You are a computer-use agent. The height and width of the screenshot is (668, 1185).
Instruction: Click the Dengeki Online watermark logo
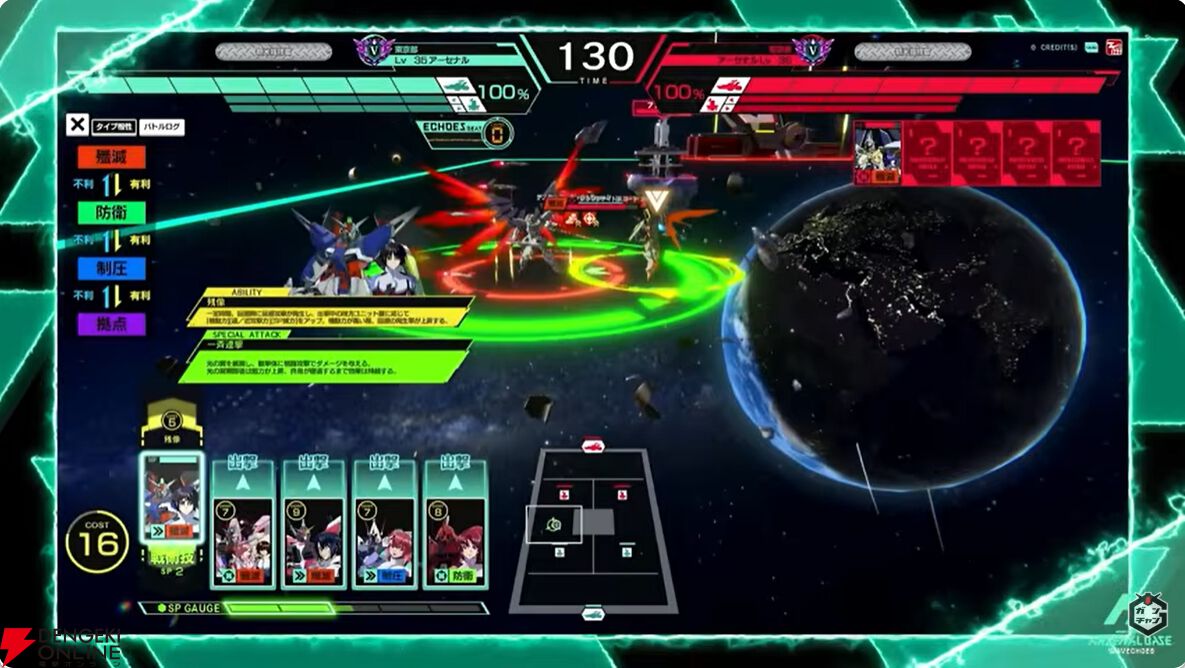pos(60,645)
